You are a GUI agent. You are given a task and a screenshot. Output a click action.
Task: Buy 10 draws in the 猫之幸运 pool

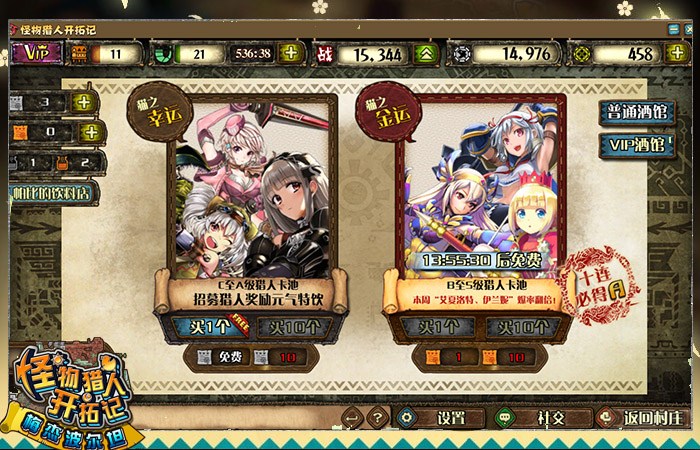pyautogui.click(x=291, y=327)
